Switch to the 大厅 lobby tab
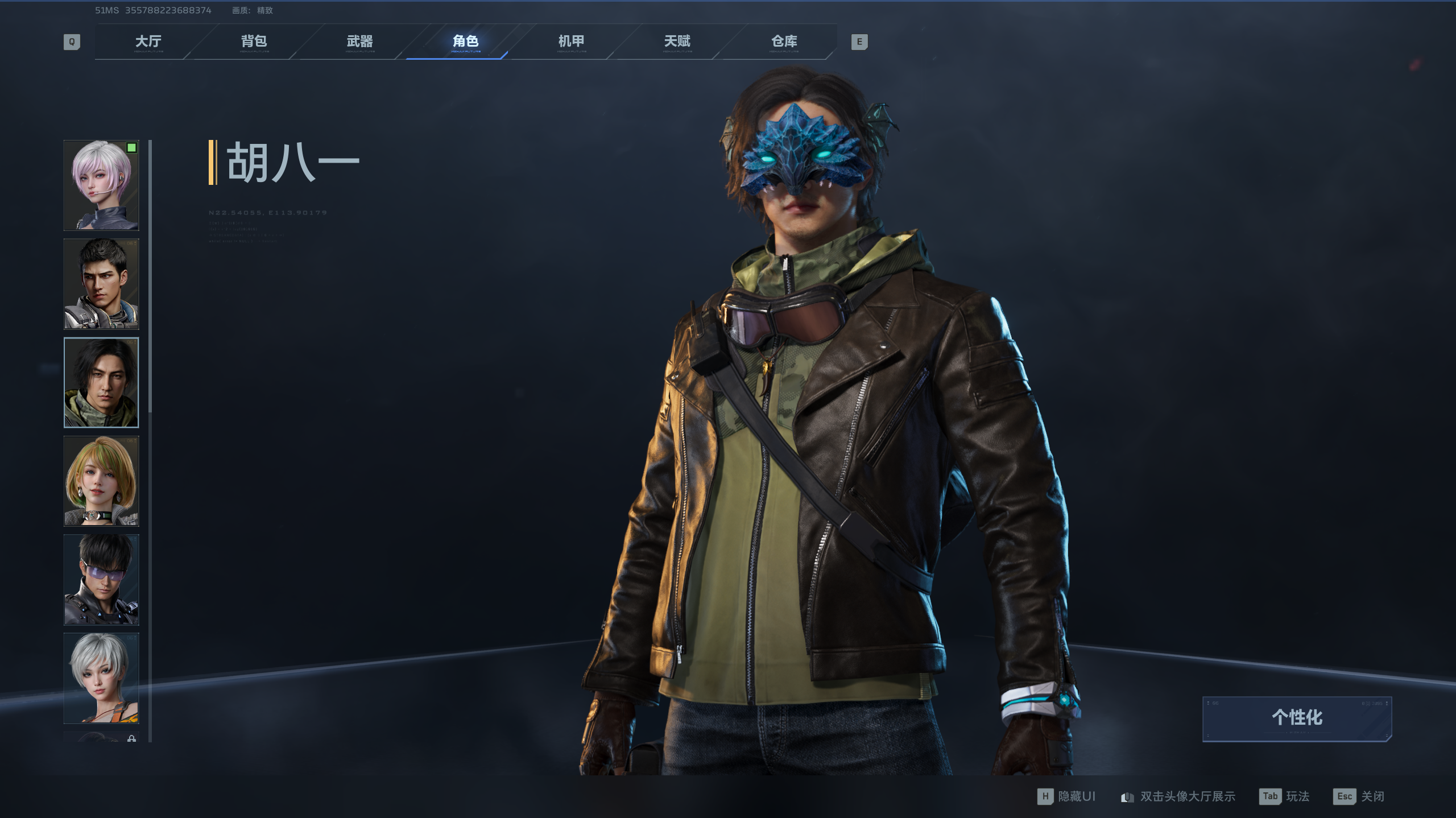Viewport: 1456px width, 818px height. [x=148, y=42]
